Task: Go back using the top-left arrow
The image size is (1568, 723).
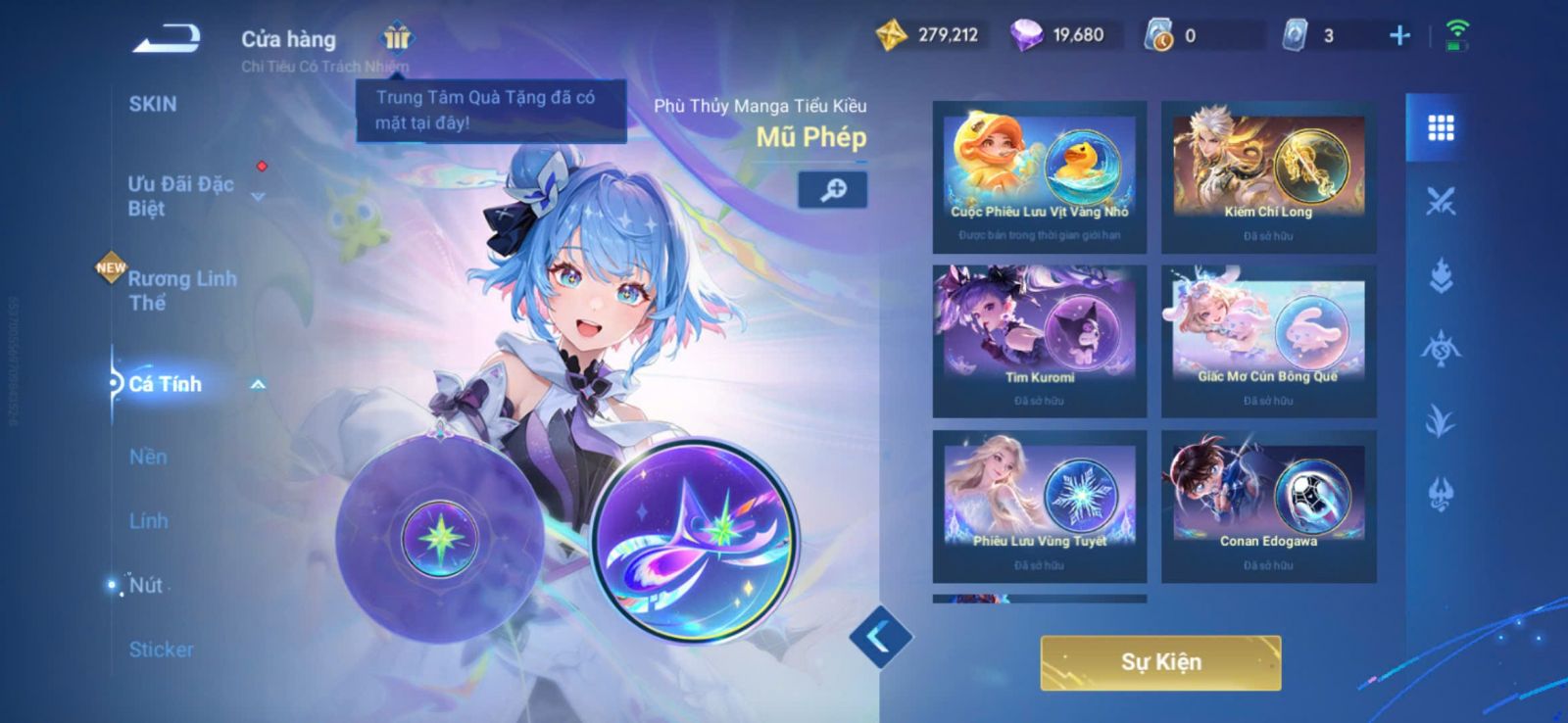Action: point(168,38)
